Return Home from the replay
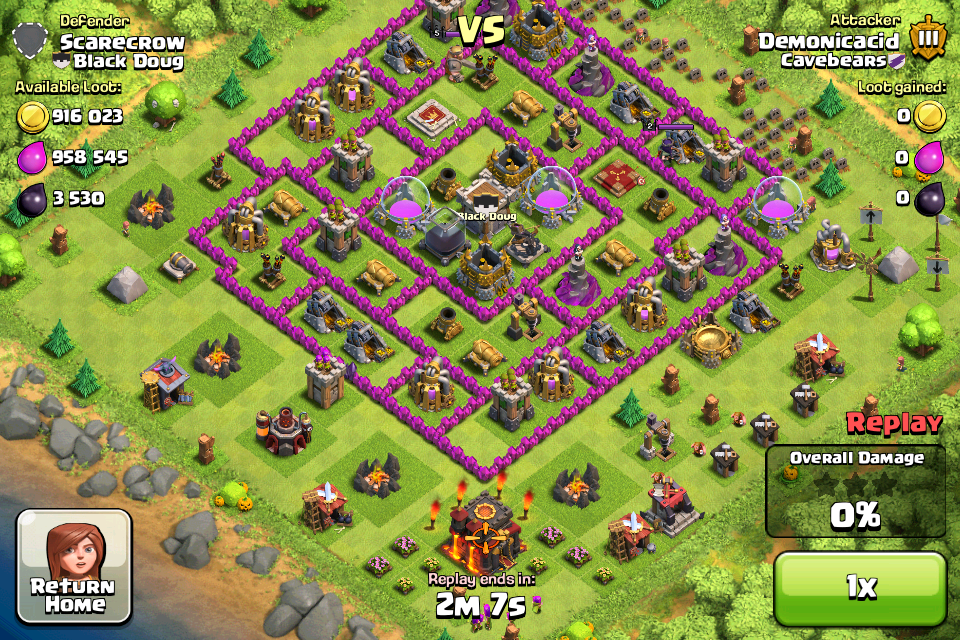The height and width of the screenshot is (640, 960). 74,567
